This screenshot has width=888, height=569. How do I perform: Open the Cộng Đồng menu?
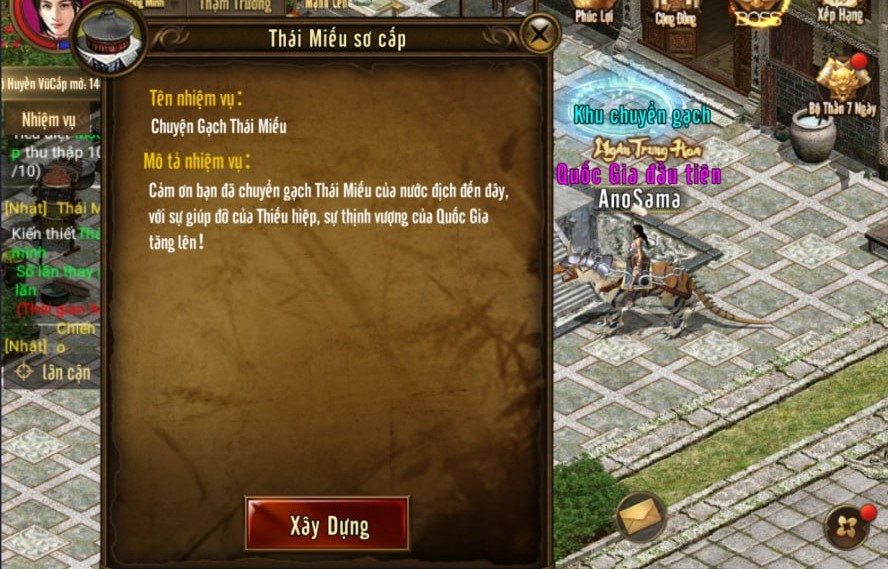coord(676,11)
